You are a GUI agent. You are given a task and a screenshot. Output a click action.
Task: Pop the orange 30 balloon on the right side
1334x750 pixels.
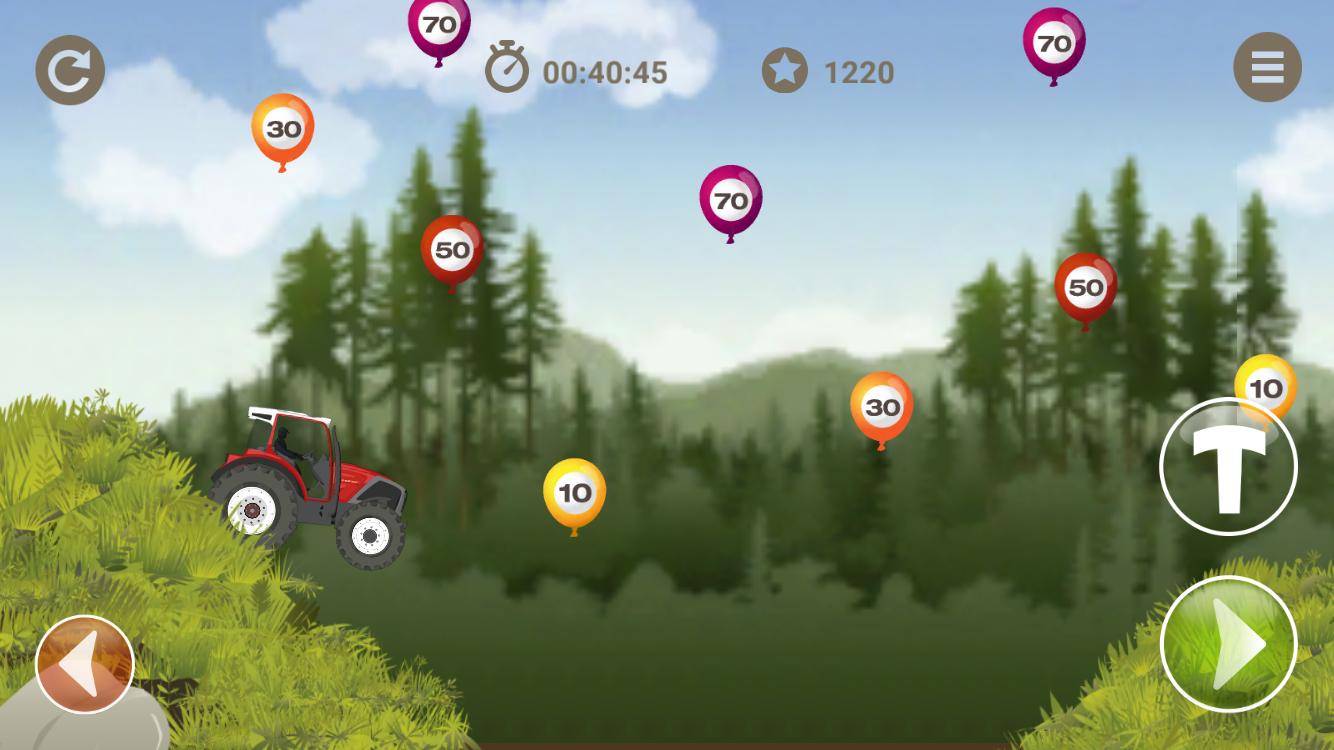click(881, 407)
